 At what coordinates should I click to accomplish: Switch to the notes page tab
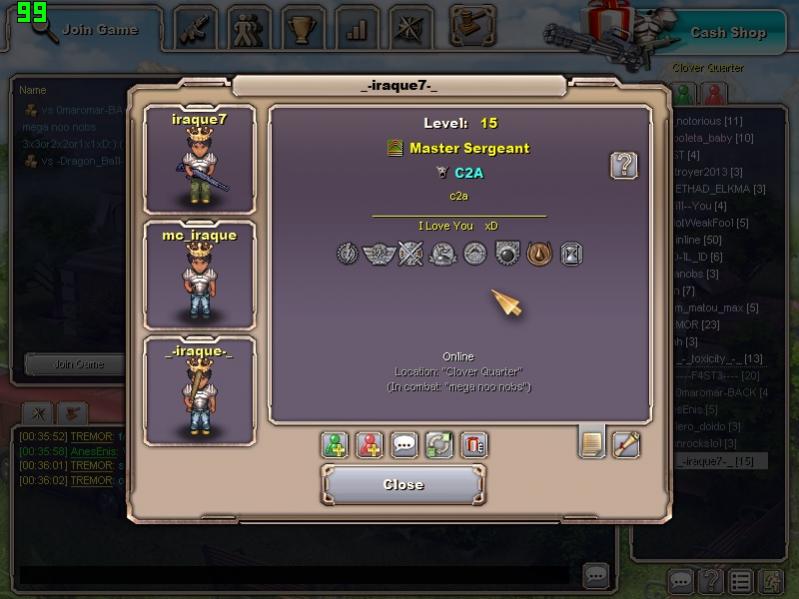tap(592, 443)
